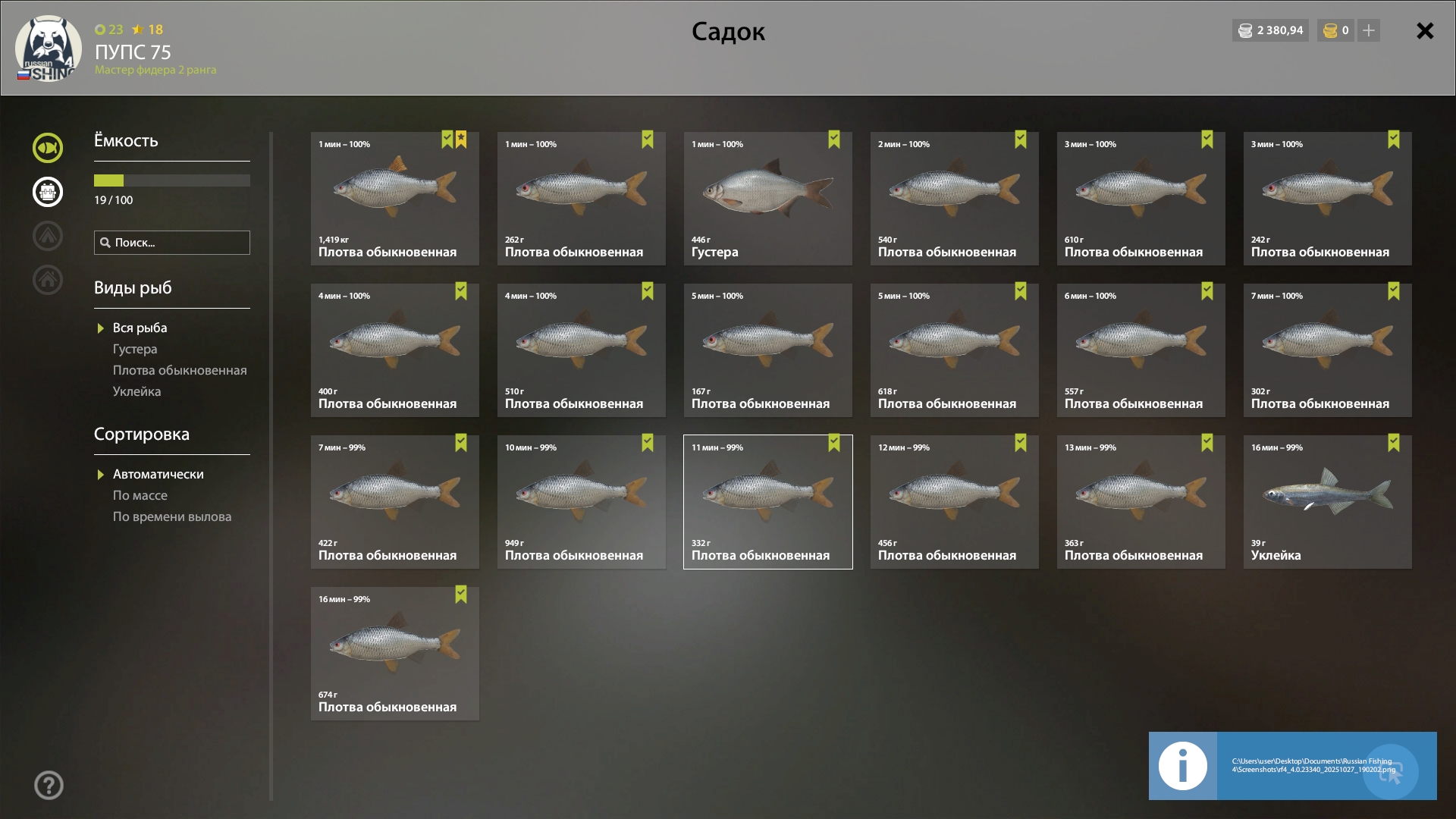Open the keepnet basket tab
This screenshot has height=819, width=1456.
pyautogui.click(x=48, y=192)
